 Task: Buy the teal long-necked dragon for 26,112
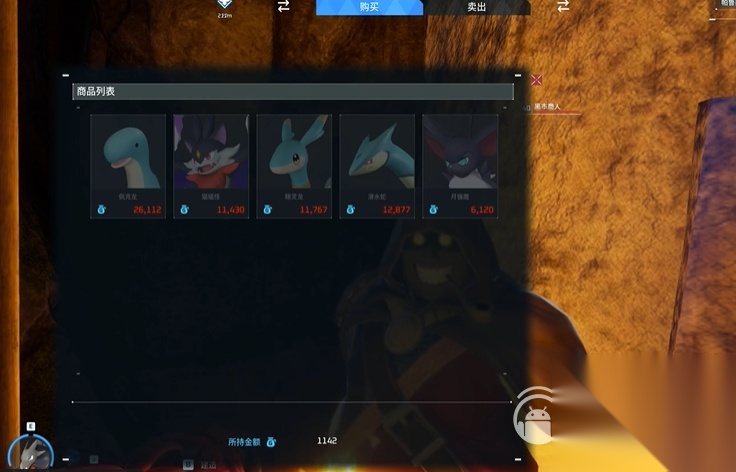pyautogui.click(x=128, y=165)
